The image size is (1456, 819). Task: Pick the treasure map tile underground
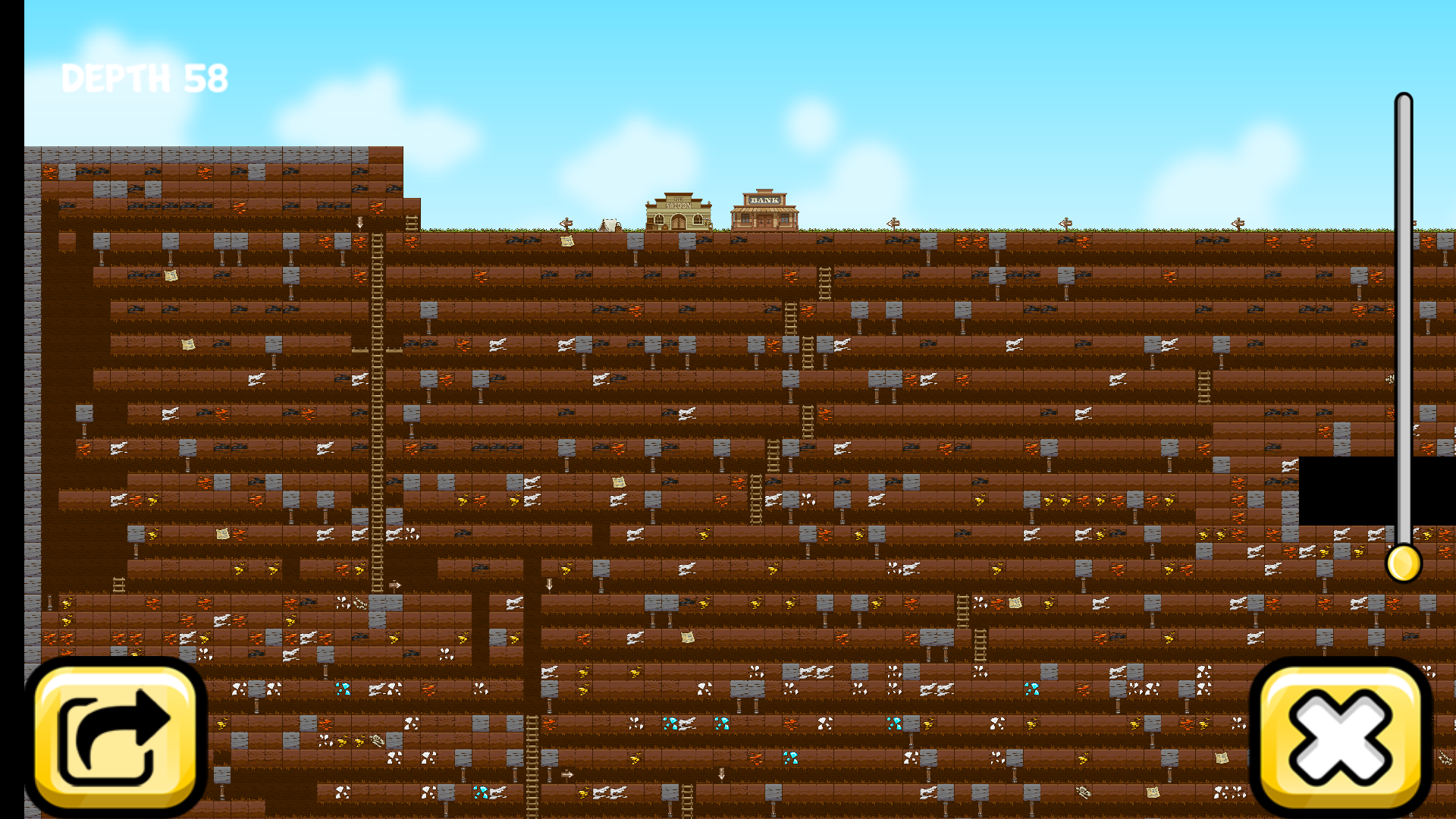click(x=171, y=275)
